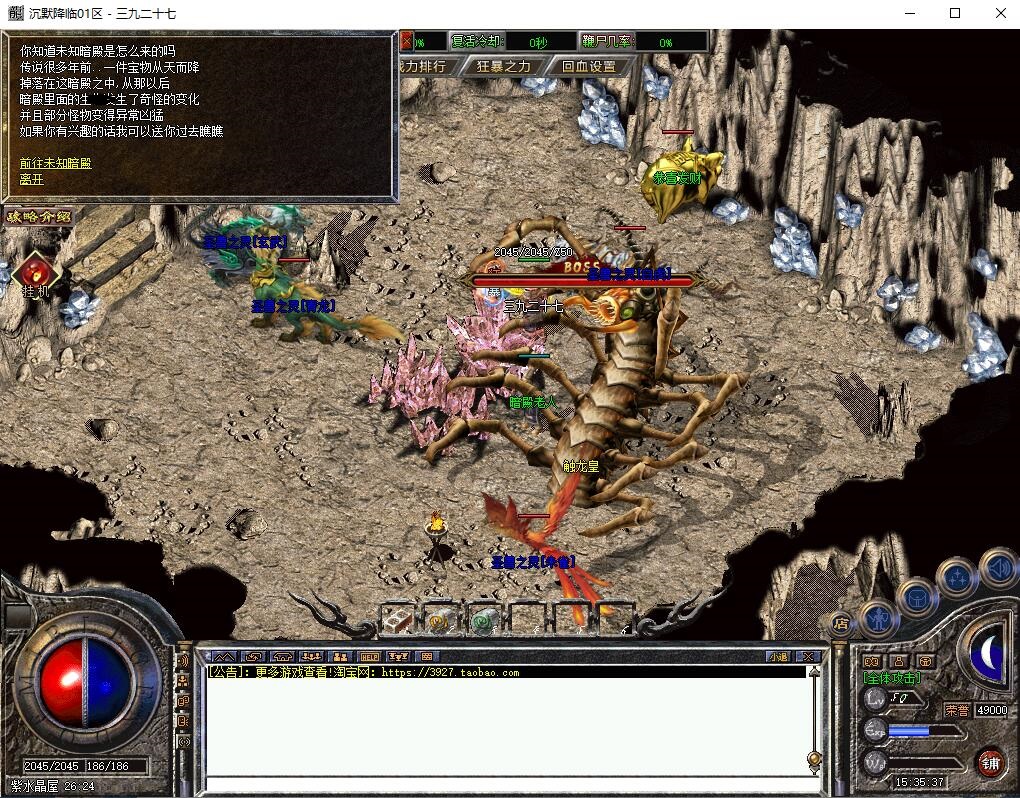Toggle the 挂机 auto-play icon
Image resolution: width=1020 pixels, height=798 pixels.
36,272
